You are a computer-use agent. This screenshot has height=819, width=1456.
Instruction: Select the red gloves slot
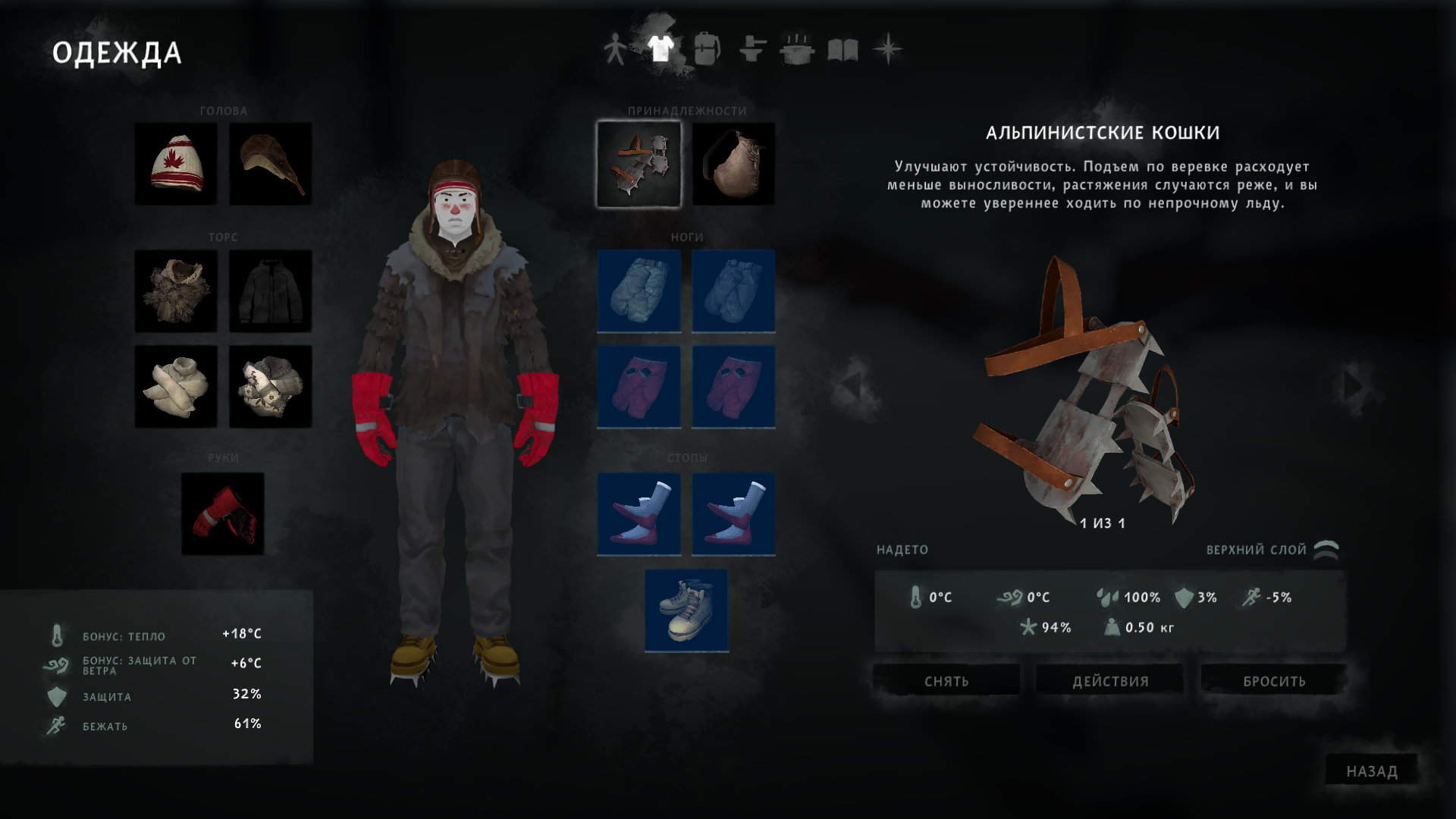[x=223, y=513]
